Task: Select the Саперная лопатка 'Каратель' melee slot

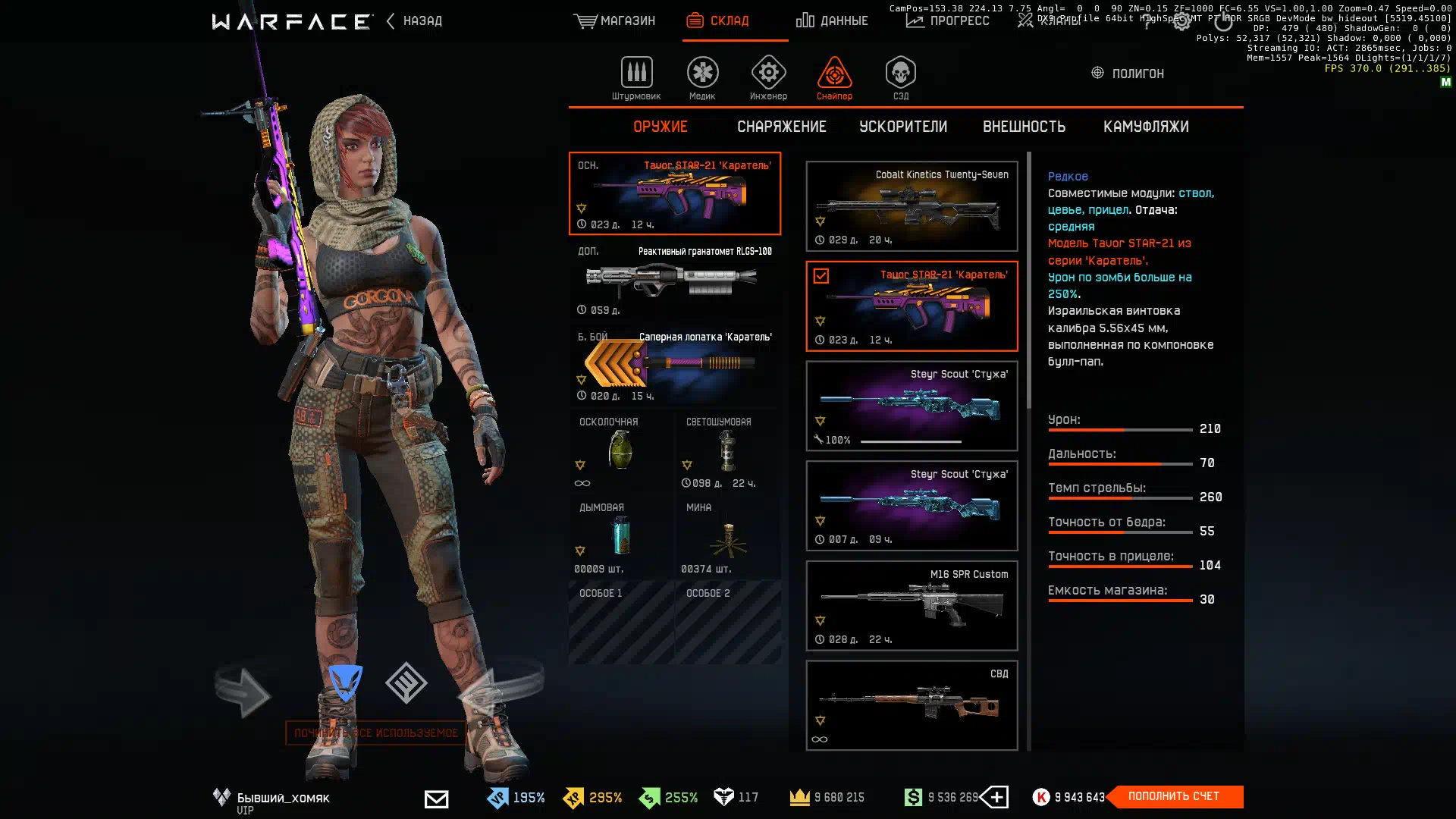Action: [x=674, y=366]
